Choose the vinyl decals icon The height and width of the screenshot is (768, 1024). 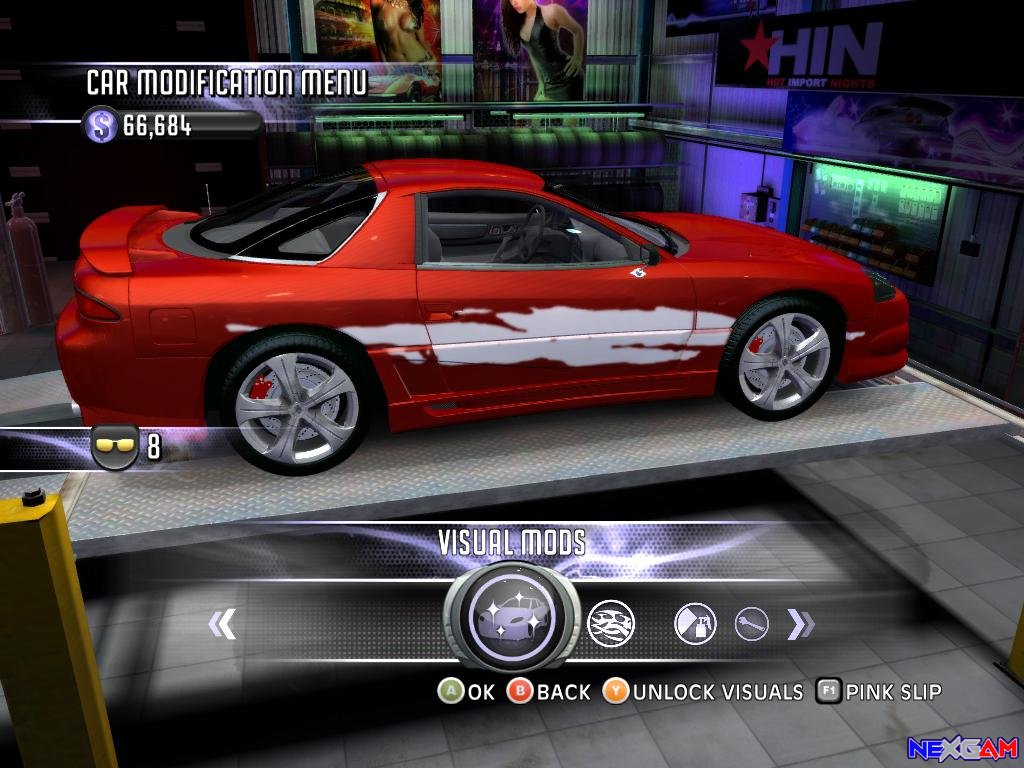[610, 624]
